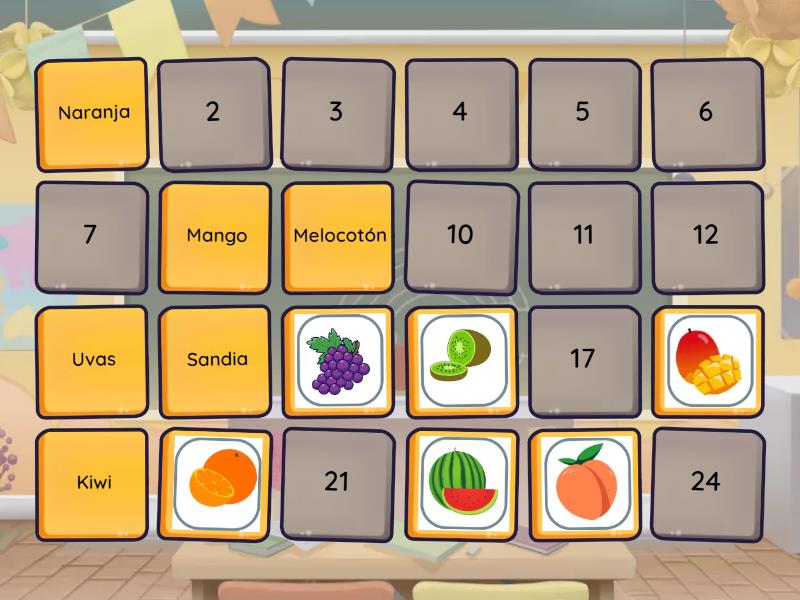Flip the face-down tile numbered 2
Image resolution: width=800 pixels, height=600 pixels.
click(213, 113)
